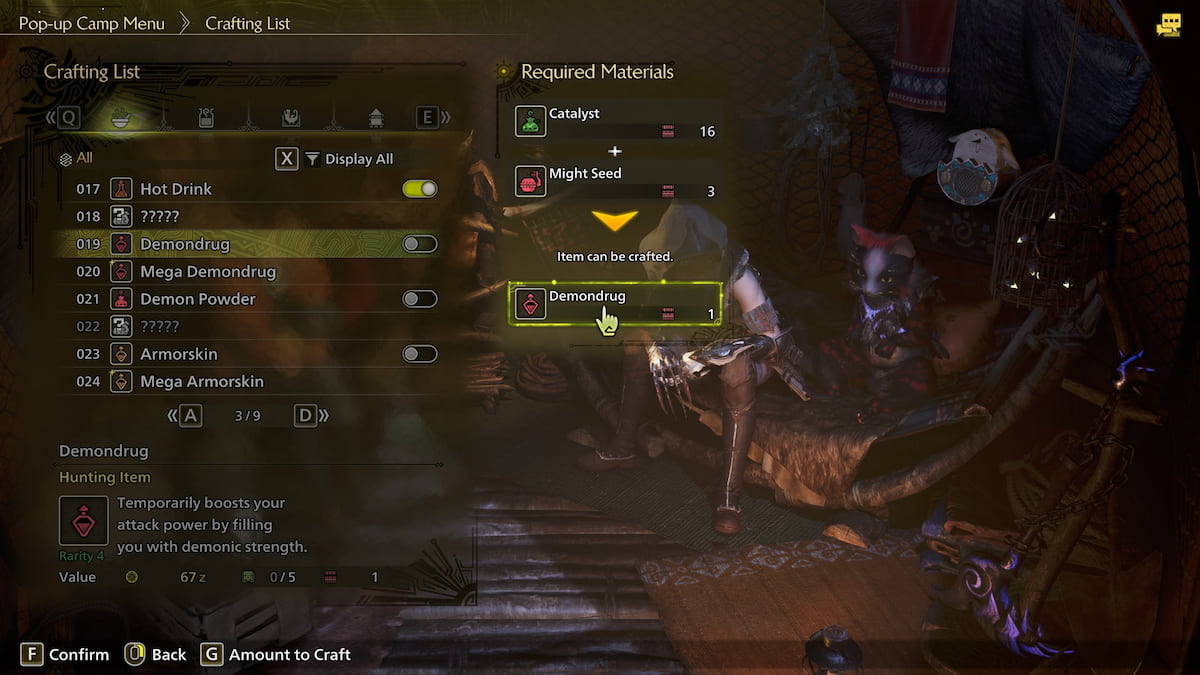Viewport: 1200px width, 675px height.
Task: Select the Demondrug recipe in list
Action: (x=185, y=244)
